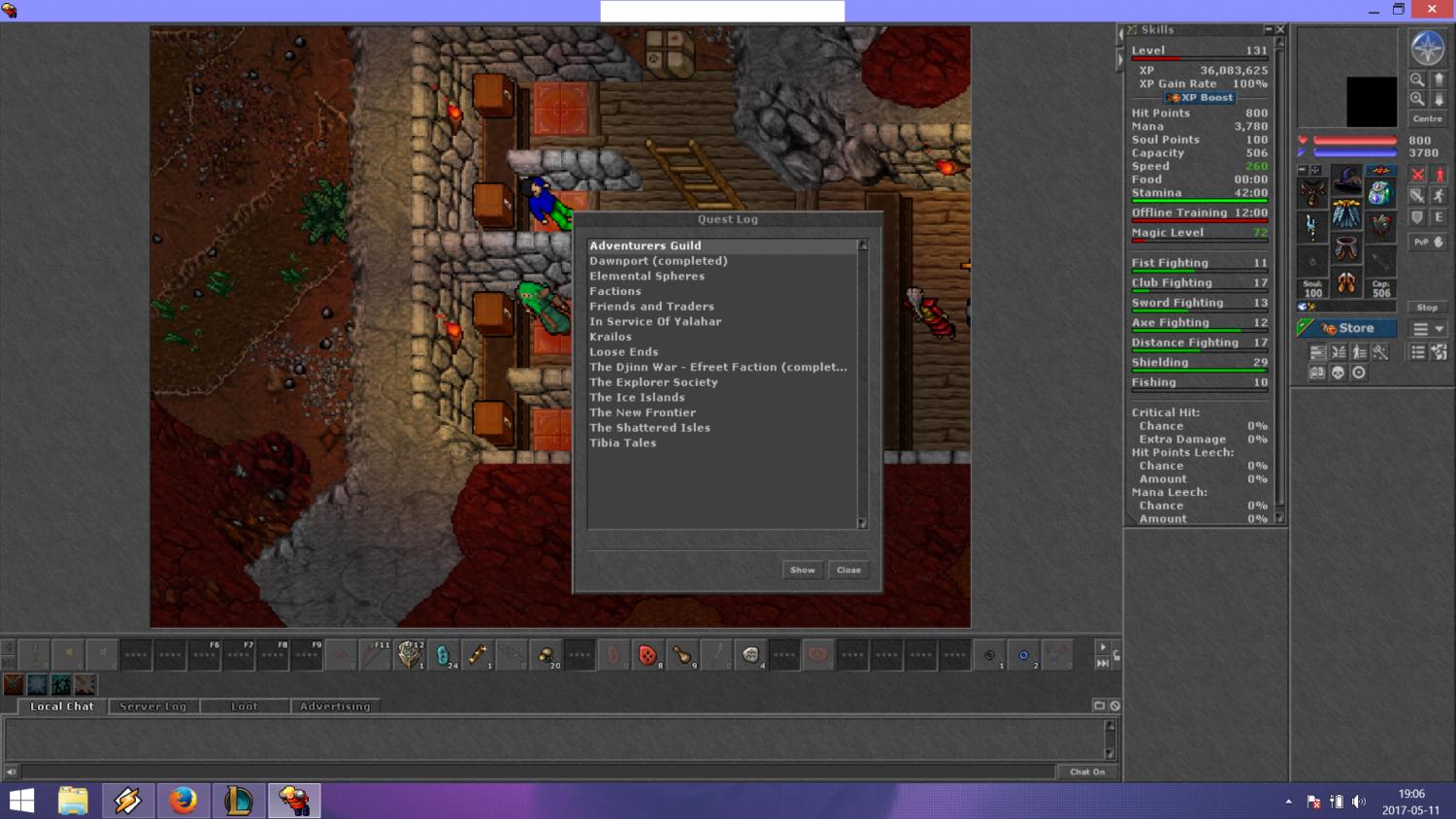Viewport: 1456px width, 819px height.
Task: Open Firefox from the taskbar
Action: click(x=182, y=801)
